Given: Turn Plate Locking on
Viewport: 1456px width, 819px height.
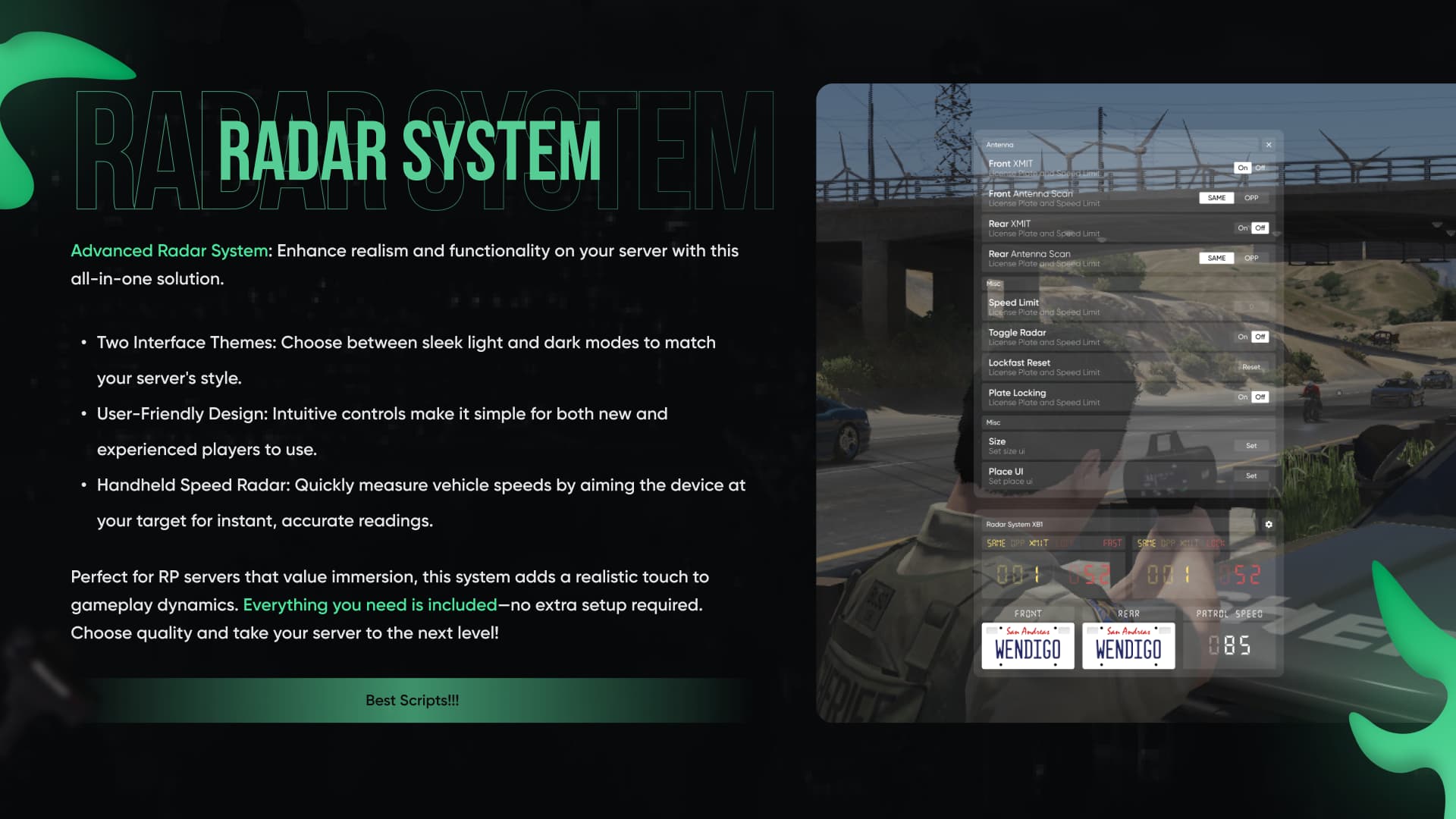Looking at the screenshot, I should [1242, 397].
